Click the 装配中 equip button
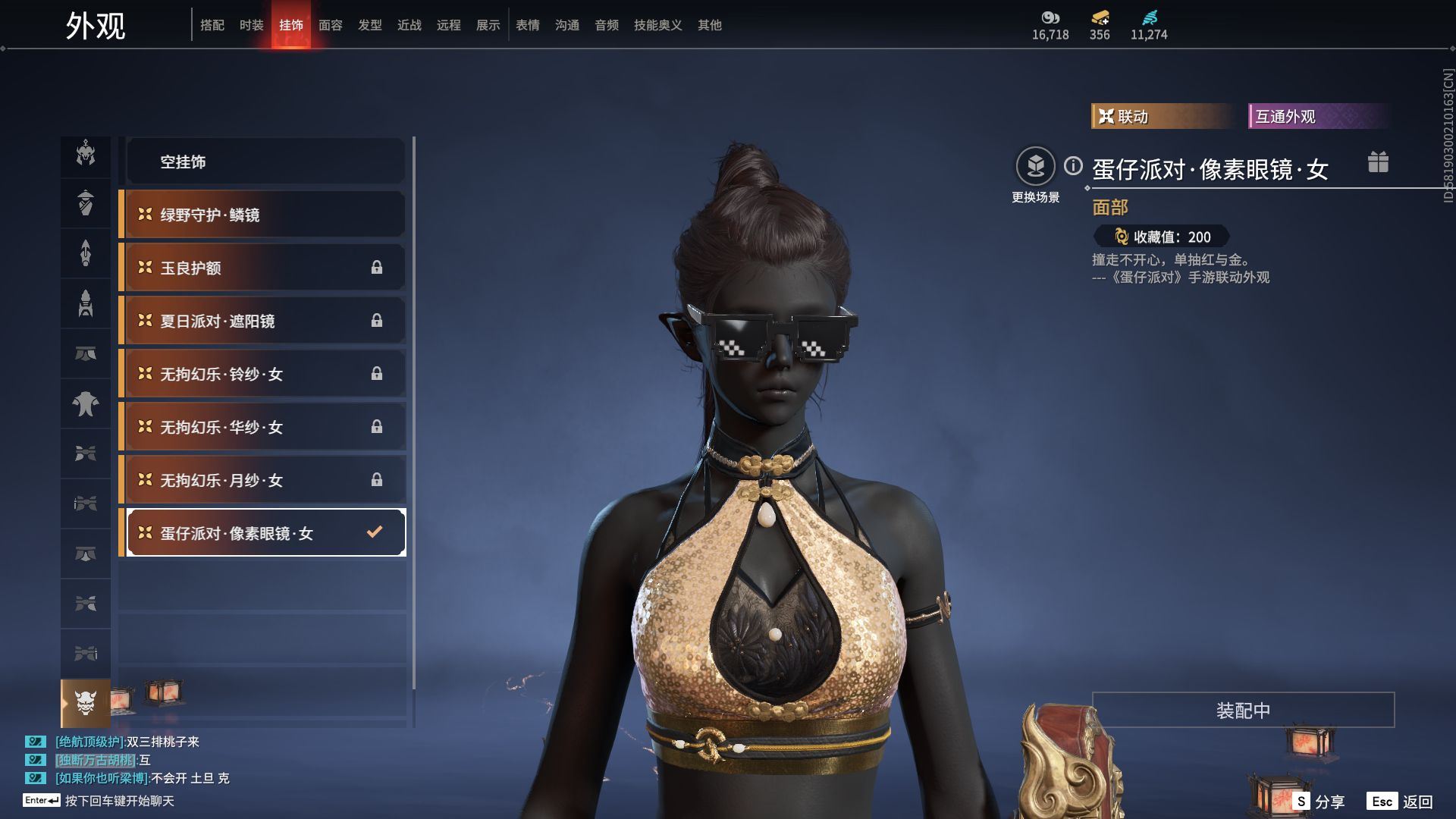The image size is (1456, 819). pyautogui.click(x=1243, y=710)
